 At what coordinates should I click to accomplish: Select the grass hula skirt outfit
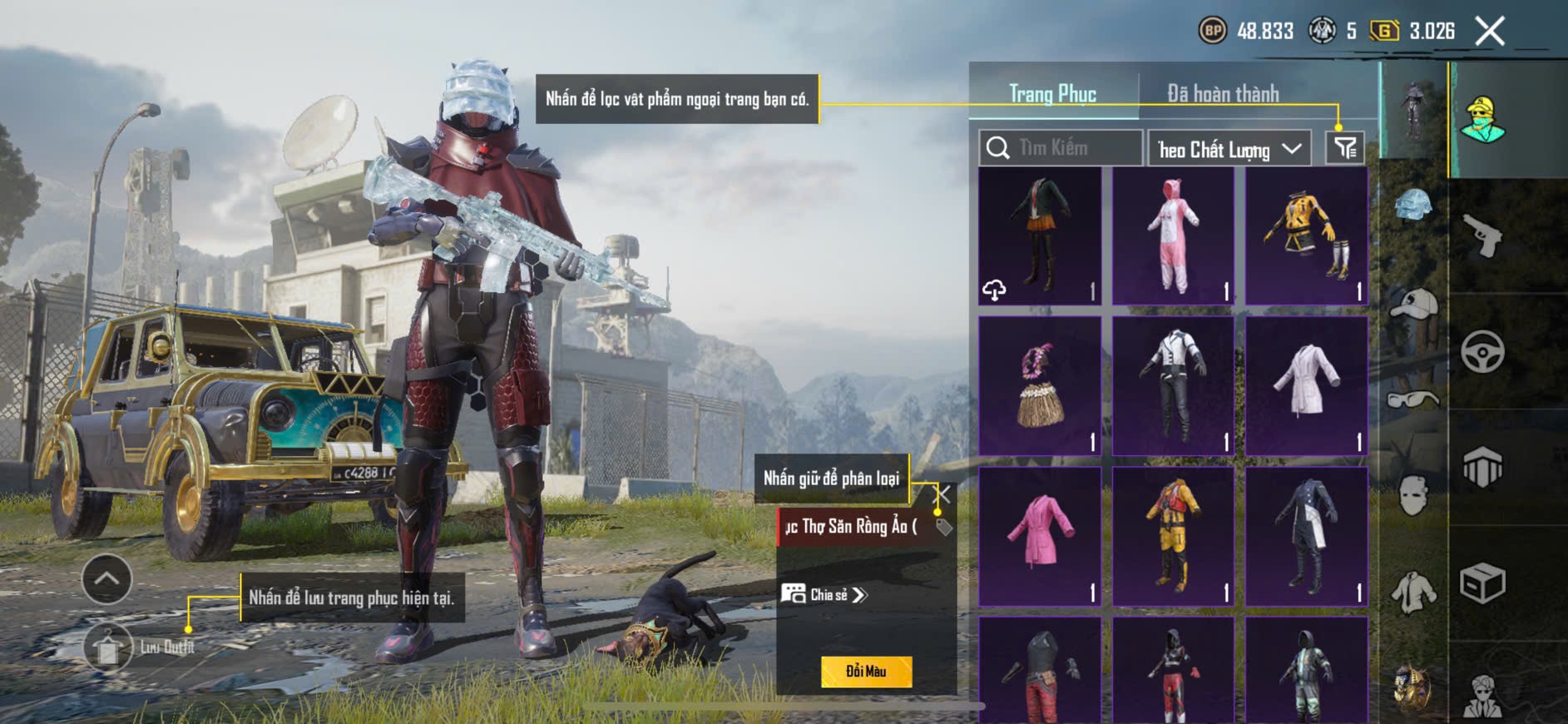click(1040, 386)
